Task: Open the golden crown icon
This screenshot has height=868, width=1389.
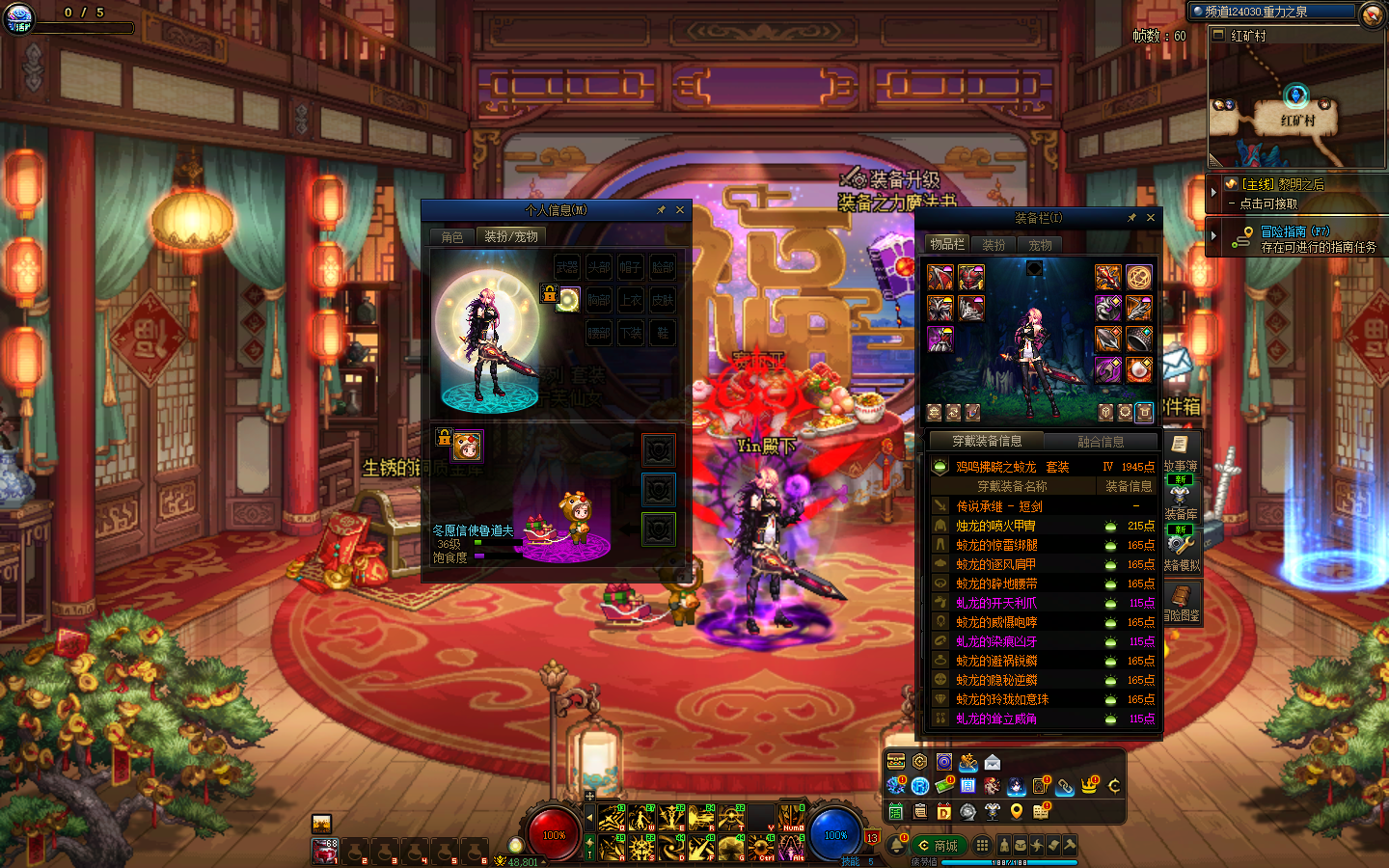Action: (1089, 786)
